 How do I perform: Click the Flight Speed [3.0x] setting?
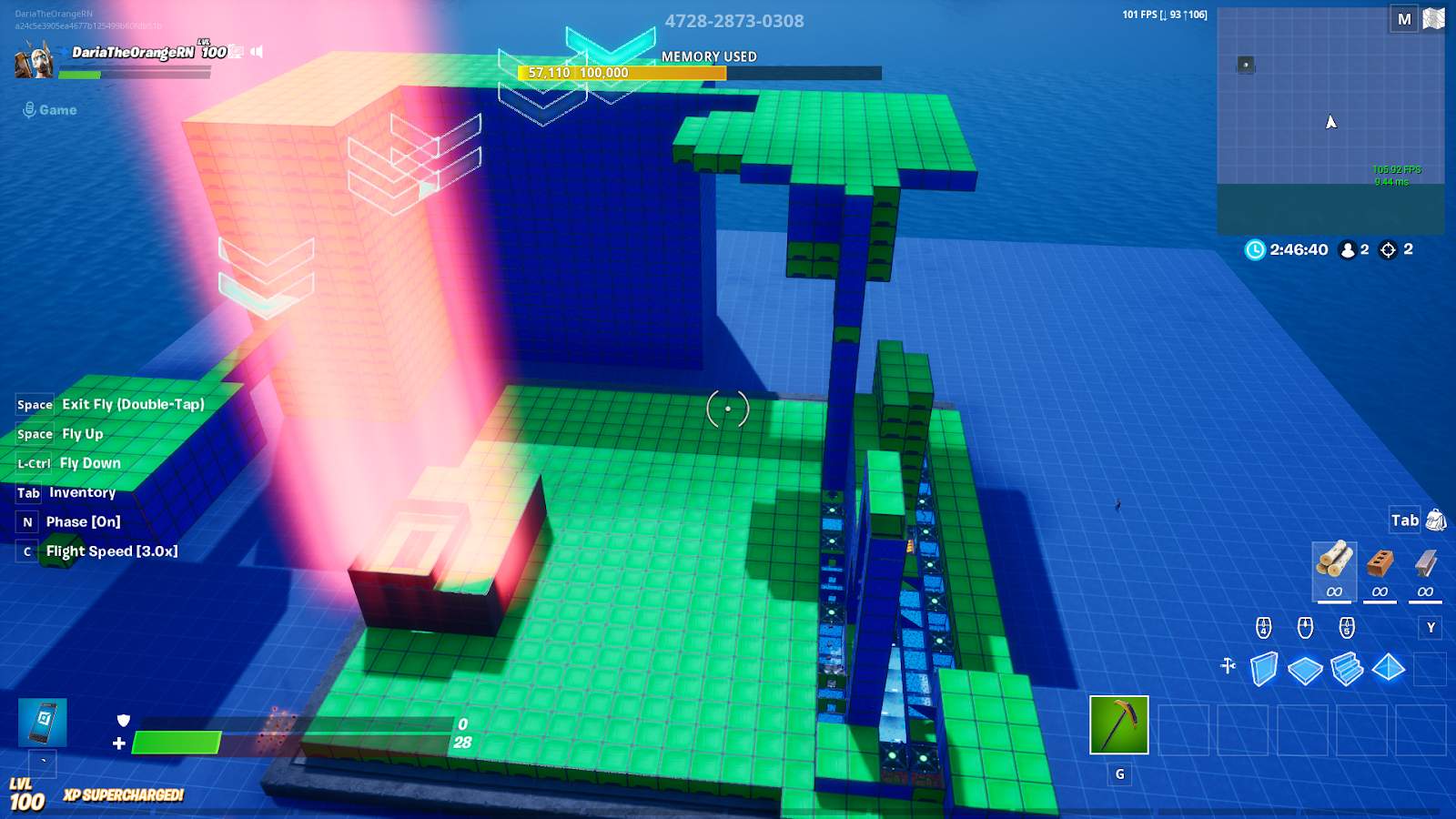117,551
